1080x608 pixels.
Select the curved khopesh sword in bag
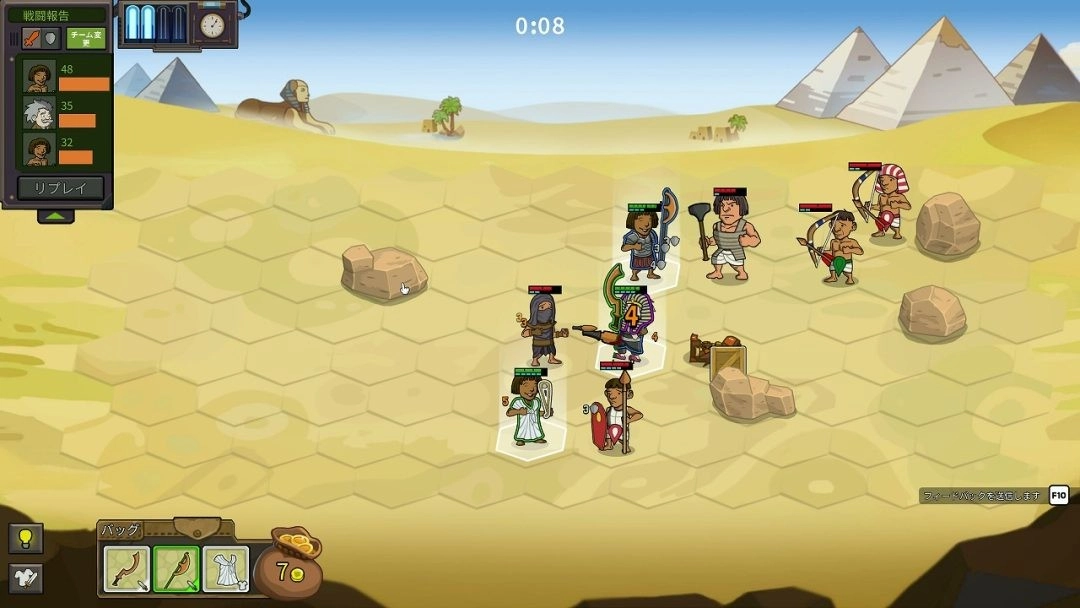(x=127, y=569)
